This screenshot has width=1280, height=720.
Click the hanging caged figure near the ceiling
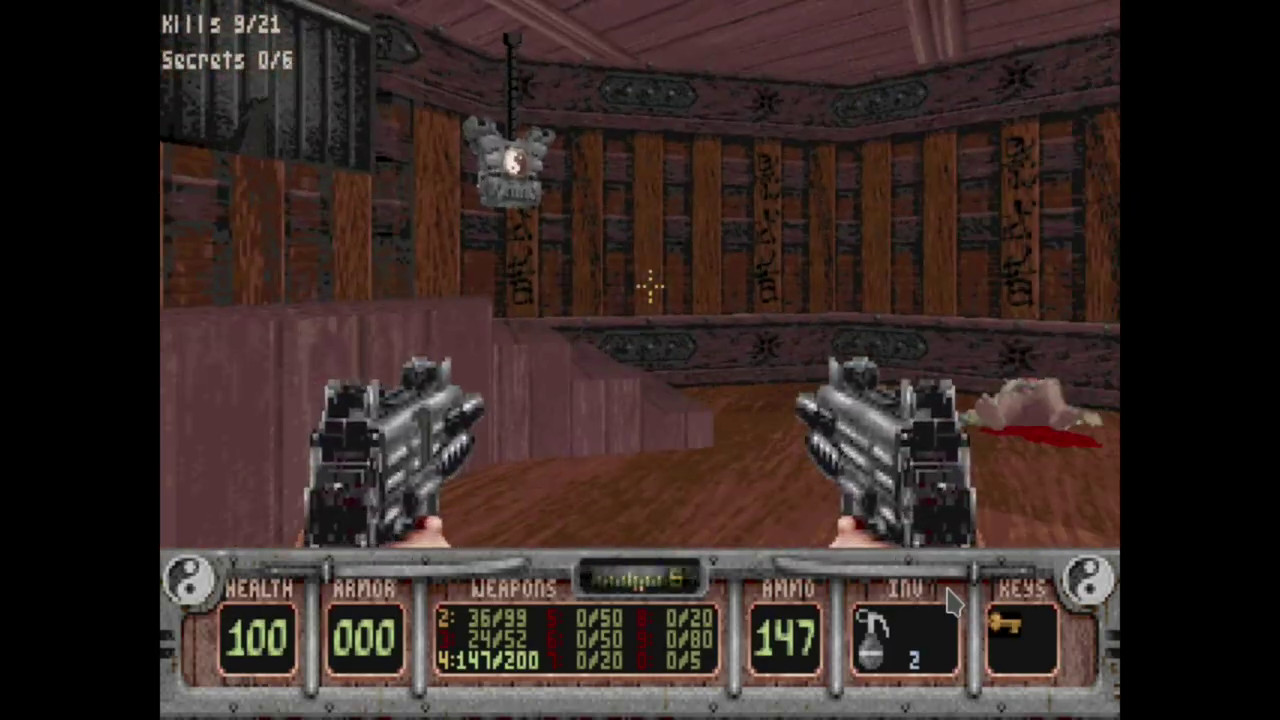pos(512,160)
